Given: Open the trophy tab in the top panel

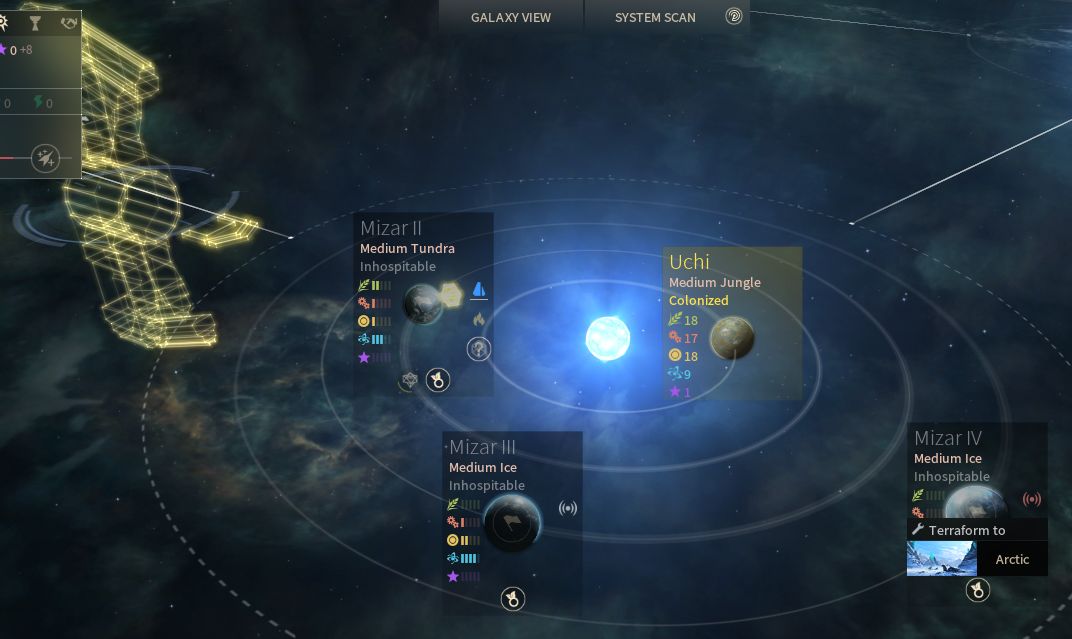Looking at the screenshot, I should click(x=35, y=23).
